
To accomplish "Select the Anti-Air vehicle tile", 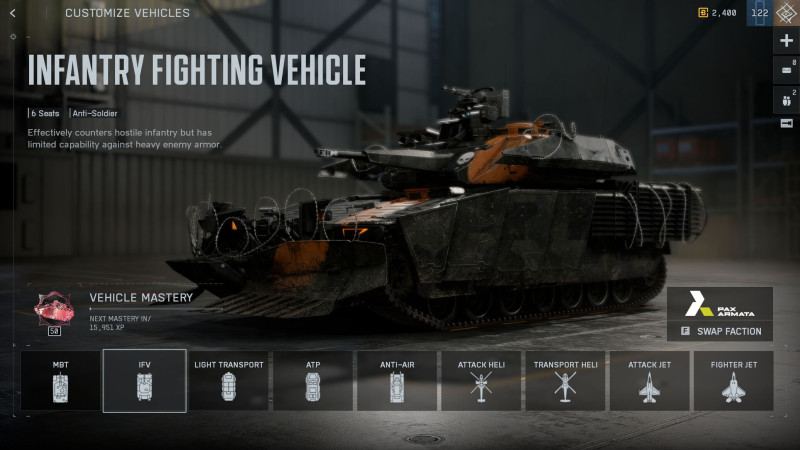I will [397, 380].
